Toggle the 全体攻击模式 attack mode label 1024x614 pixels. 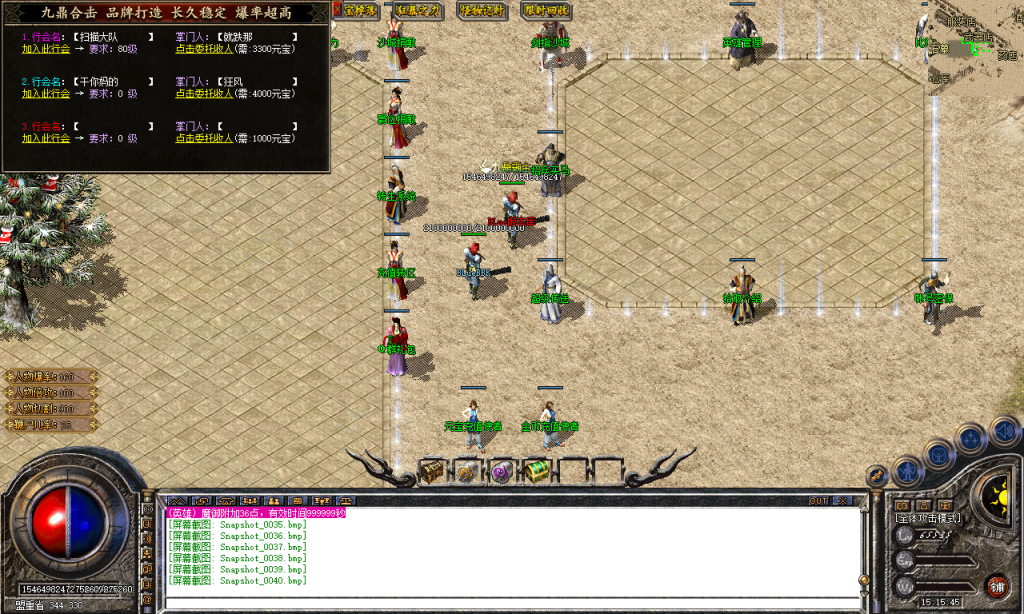pyautogui.click(x=928, y=518)
